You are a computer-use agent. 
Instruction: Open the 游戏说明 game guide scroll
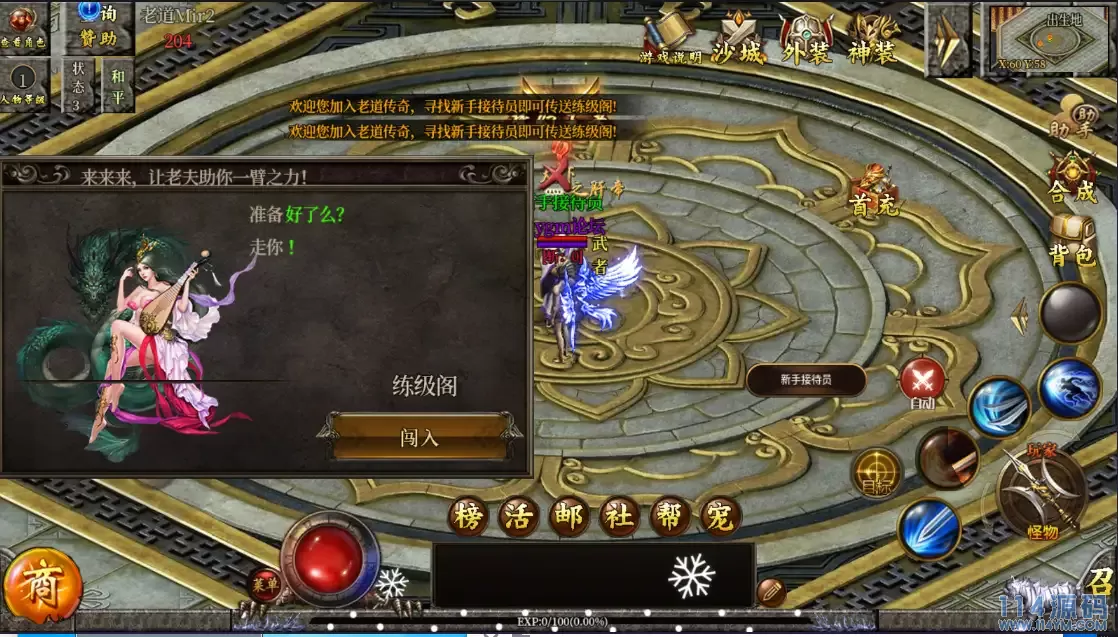(670, 41)
